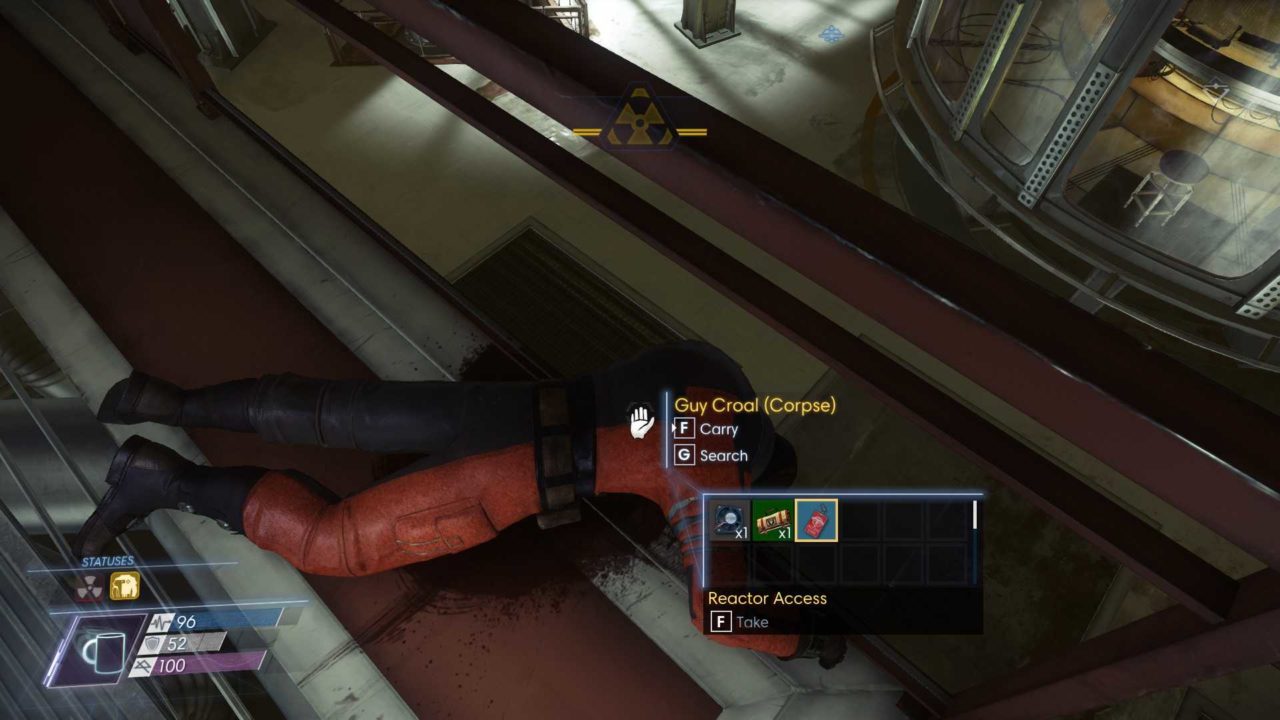Pick the fan spare part slot

click(728, 520)
